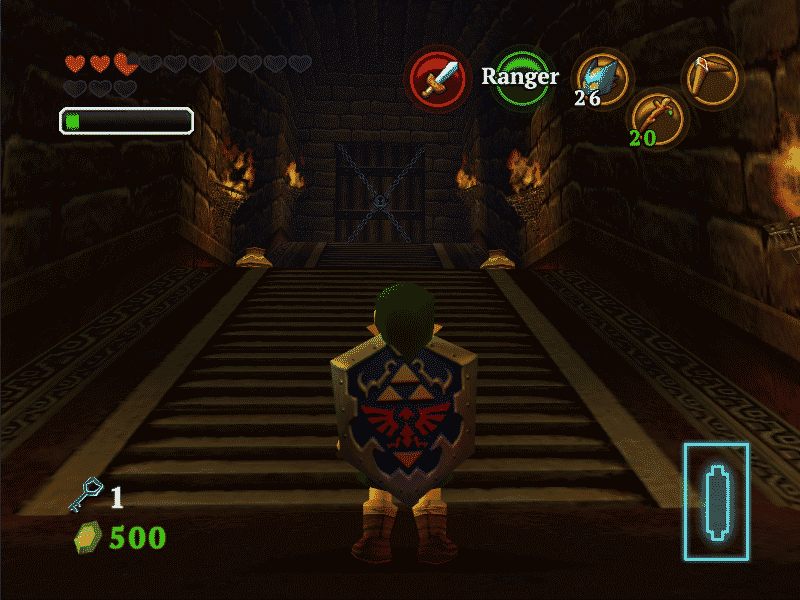The image size is (800, 600).
Task: Open the cyan dungeon minimap
Action: click(x=716, y=500)
